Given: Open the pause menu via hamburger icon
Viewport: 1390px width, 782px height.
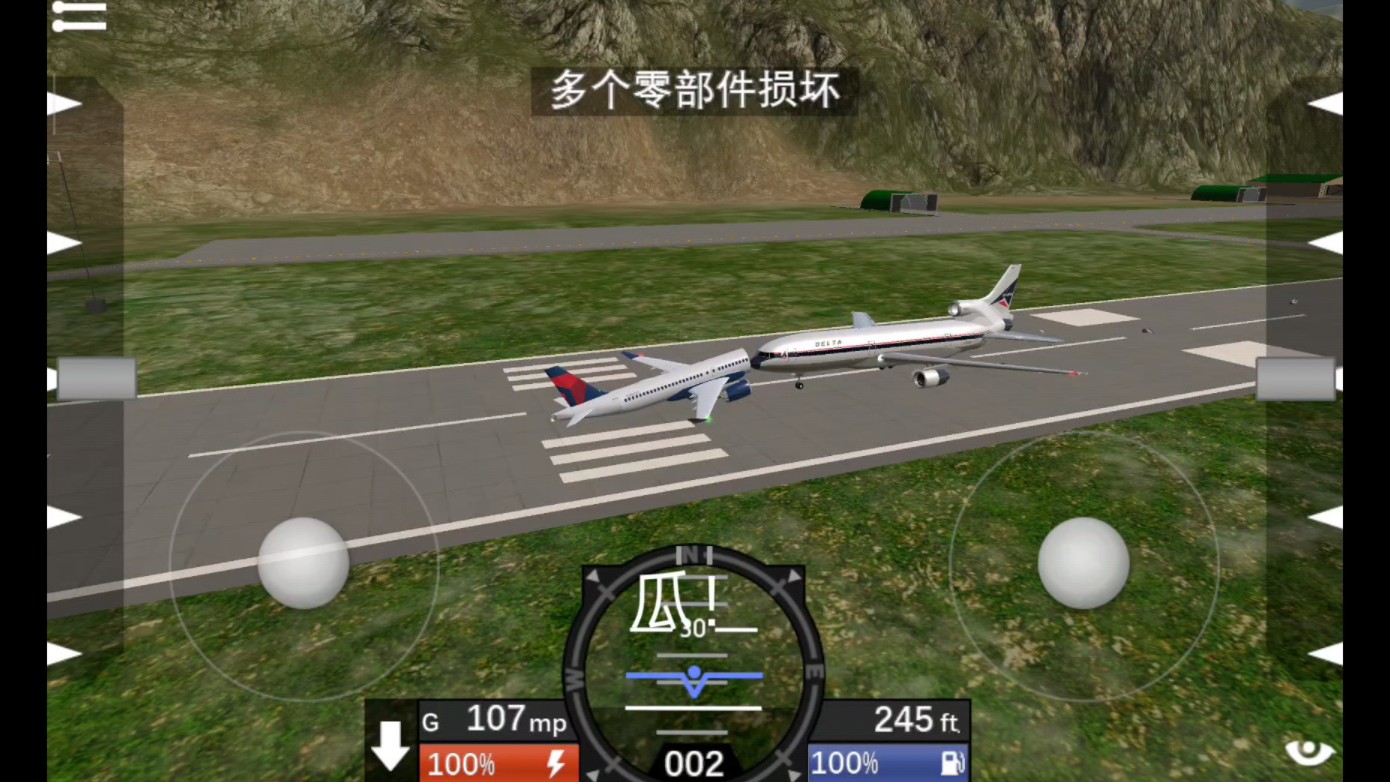Looking at the screenshot, I should (78, 14).
